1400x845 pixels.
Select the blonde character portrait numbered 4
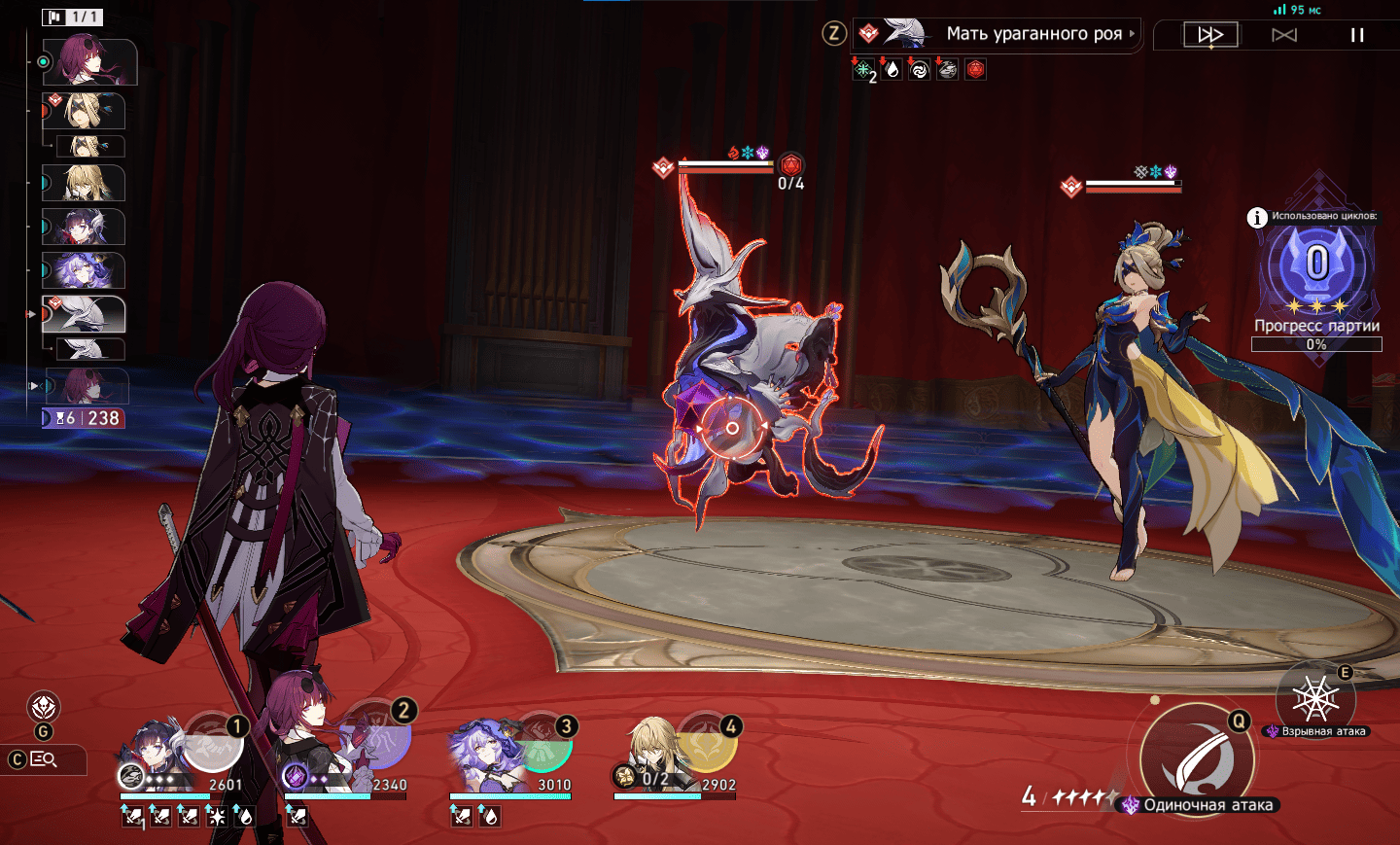coord(649,752)
